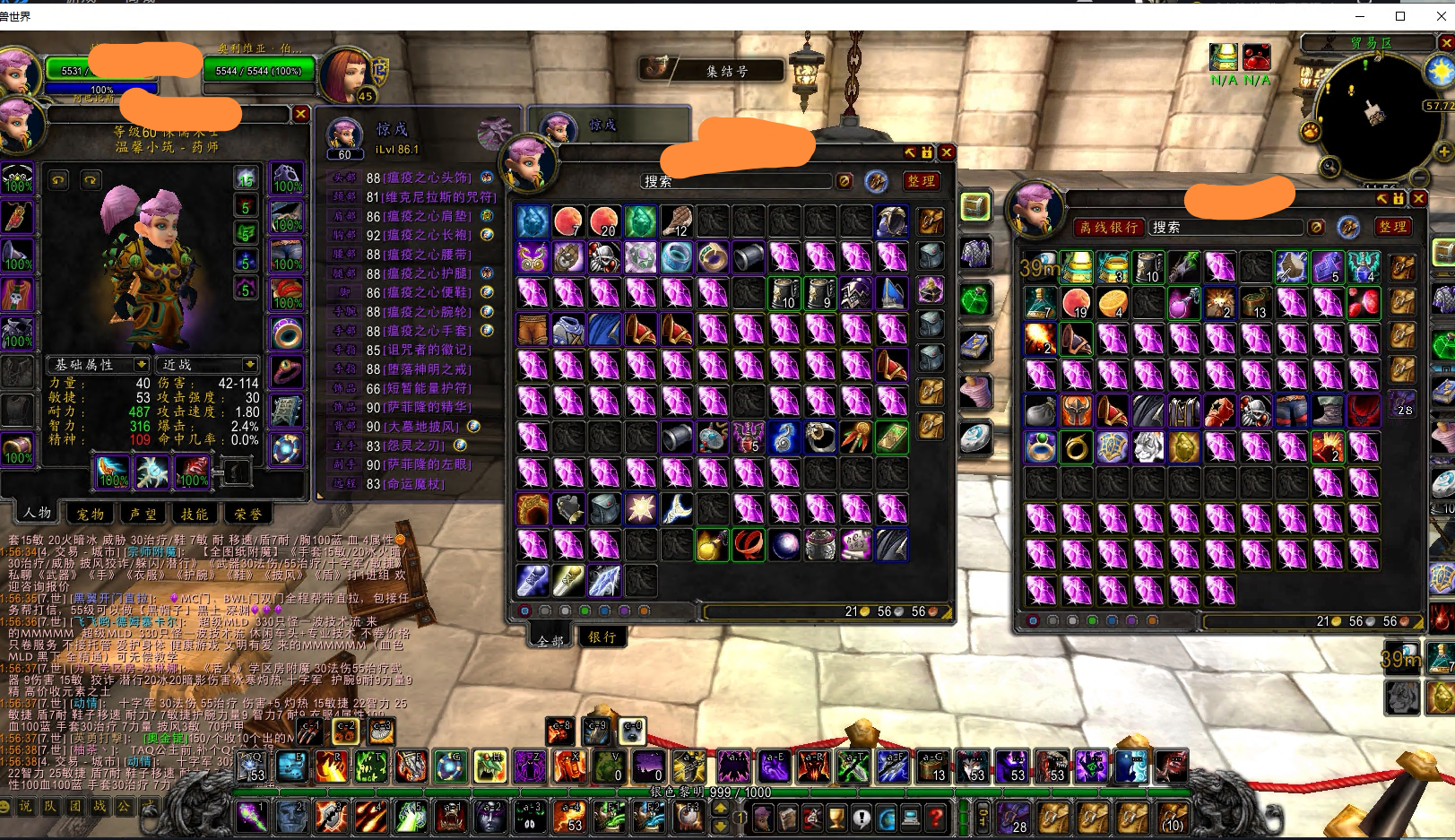Select the stack of 12 drumsticks
Screen dimensions: 1455x840
click(676, 221)
